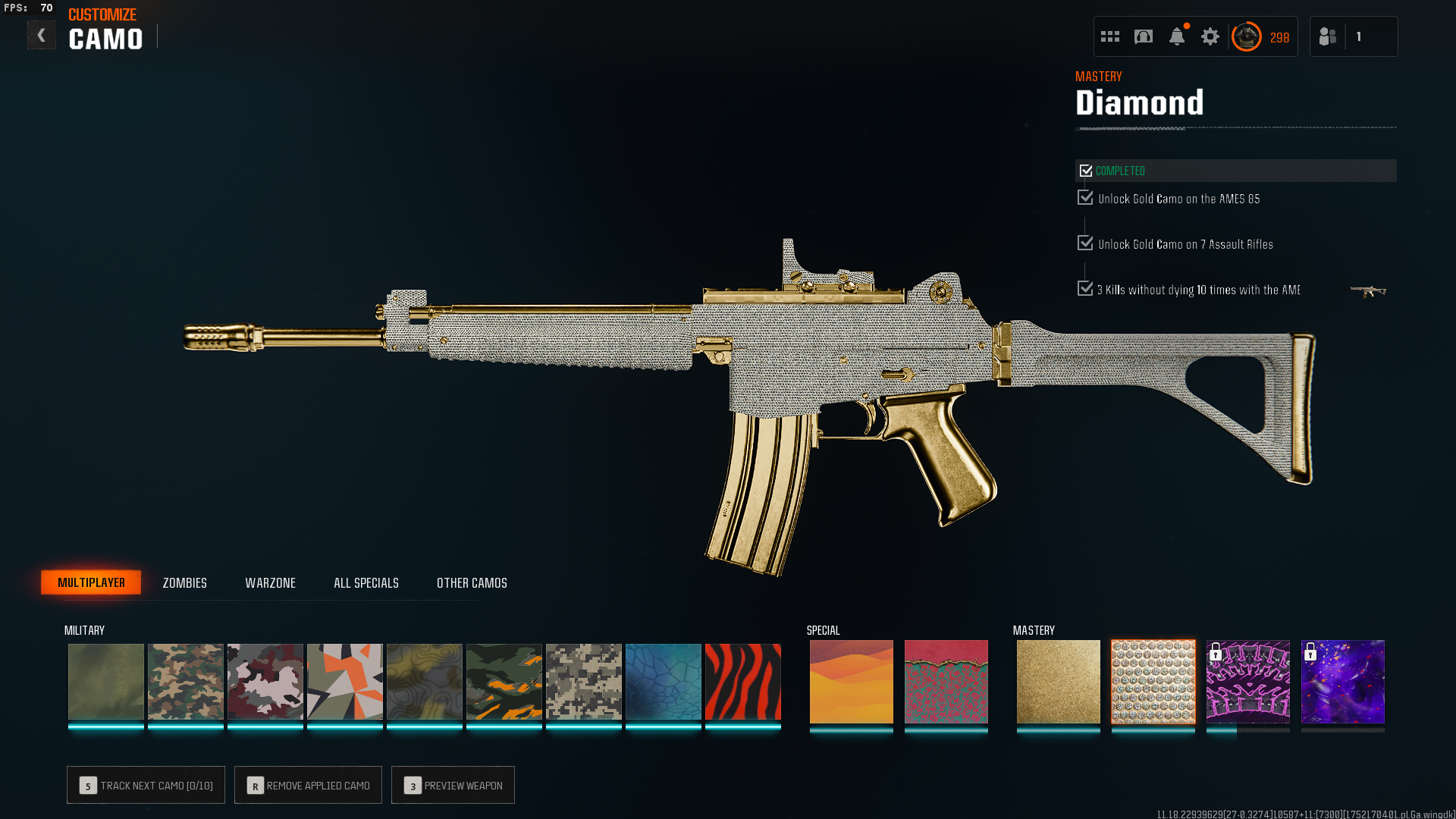This screenshot has width=1456, height=819.
Task: Open the notifications bell
Action: [1176, 36]
